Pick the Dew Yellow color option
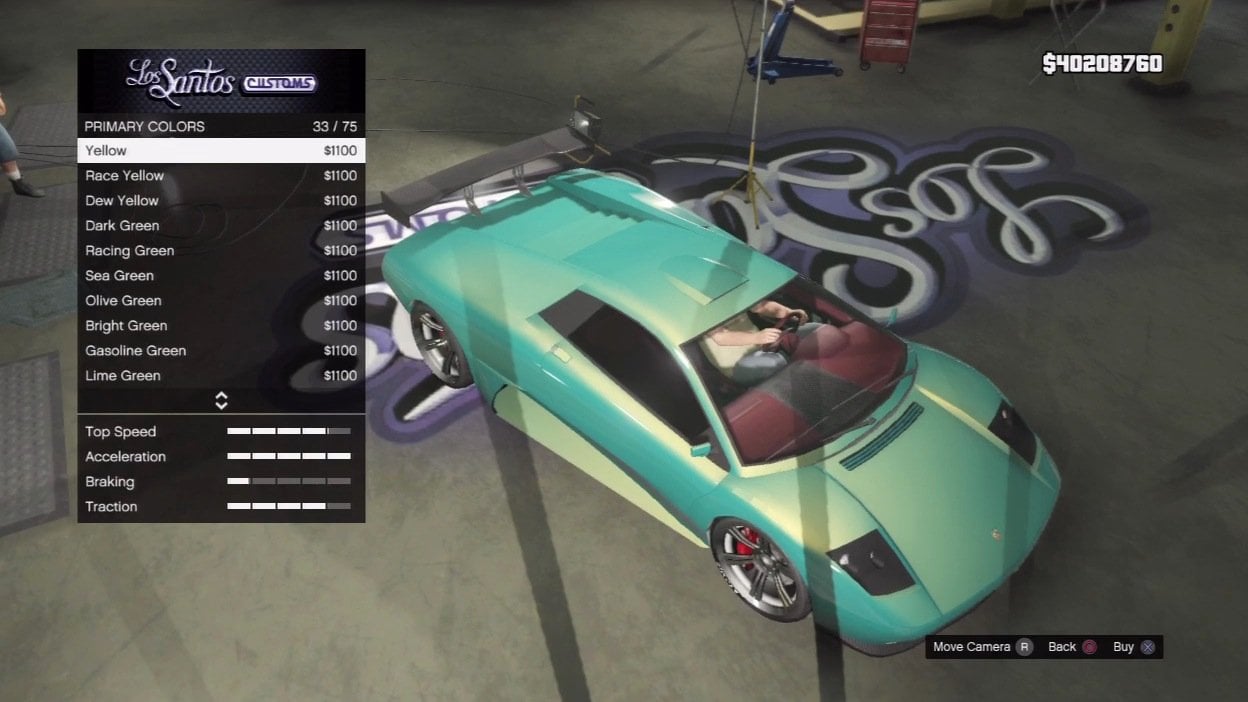This screenshot has height=702, width=1248. [221, 201]
